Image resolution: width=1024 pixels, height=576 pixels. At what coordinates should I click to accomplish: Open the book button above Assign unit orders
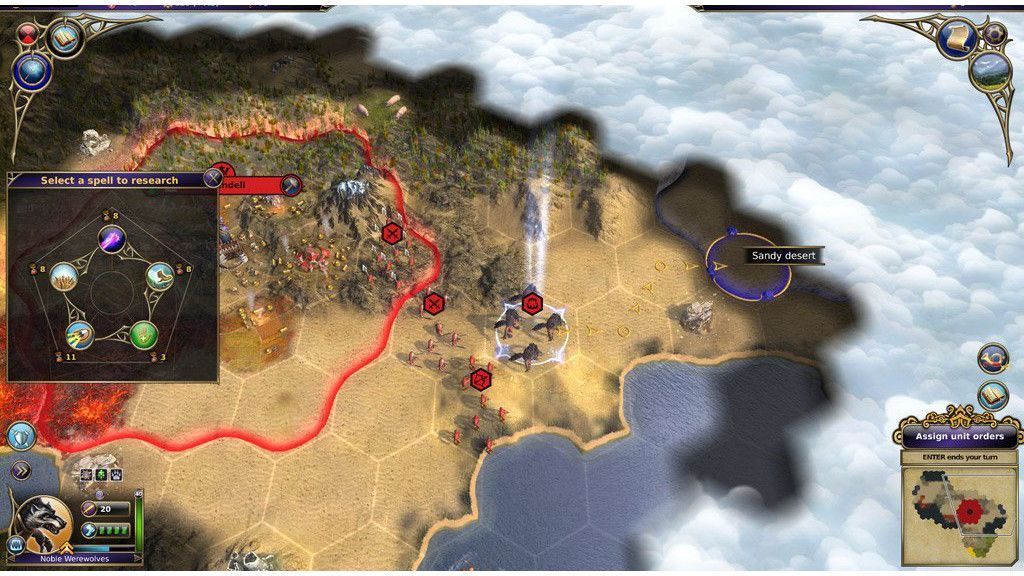pos(993,395)
